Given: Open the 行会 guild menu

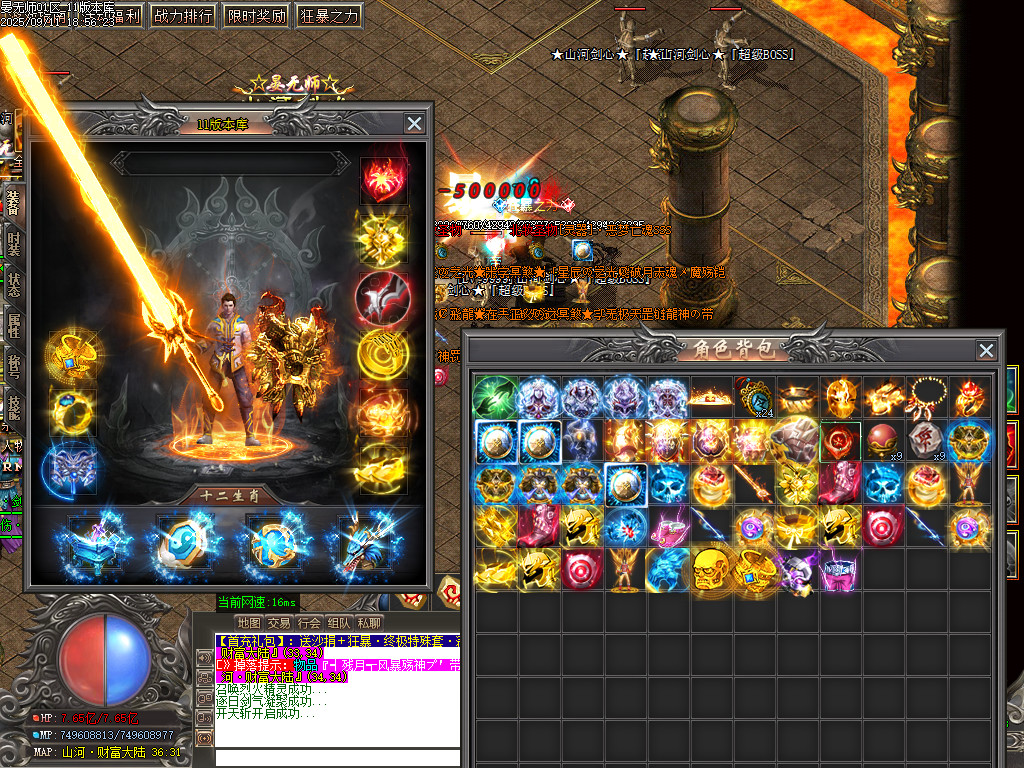Looking at the screenshot, I should [309, 623].
